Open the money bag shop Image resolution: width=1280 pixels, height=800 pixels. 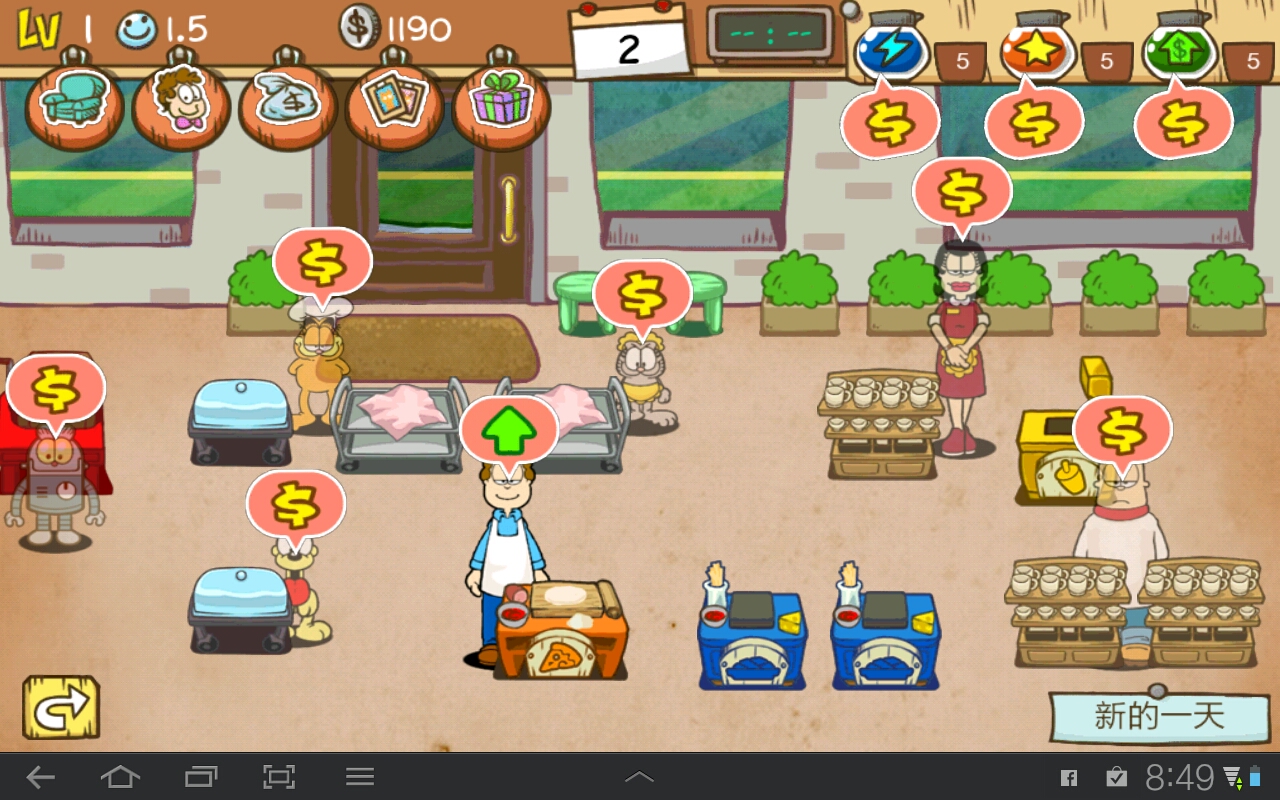click(x=288, y=103)
